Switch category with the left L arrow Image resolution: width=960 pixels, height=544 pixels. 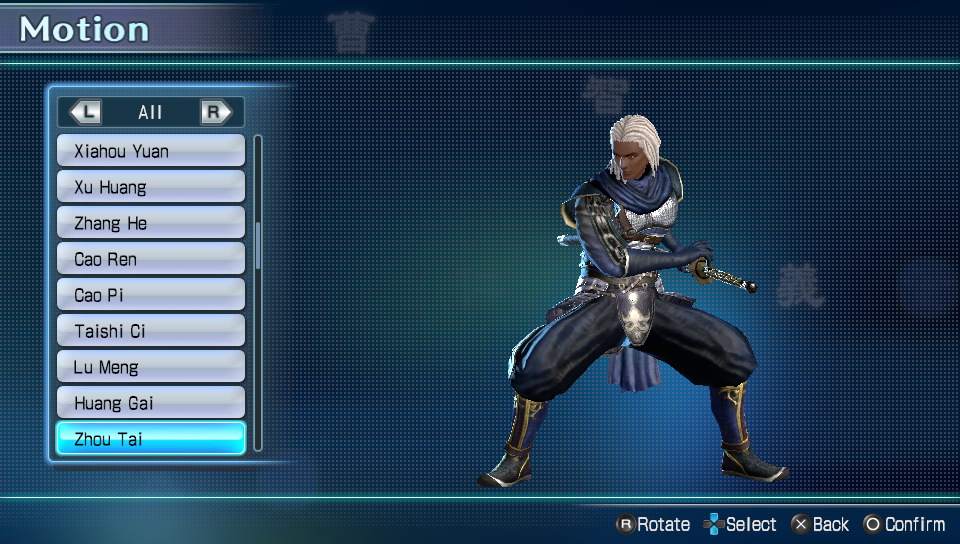(86, 112)
